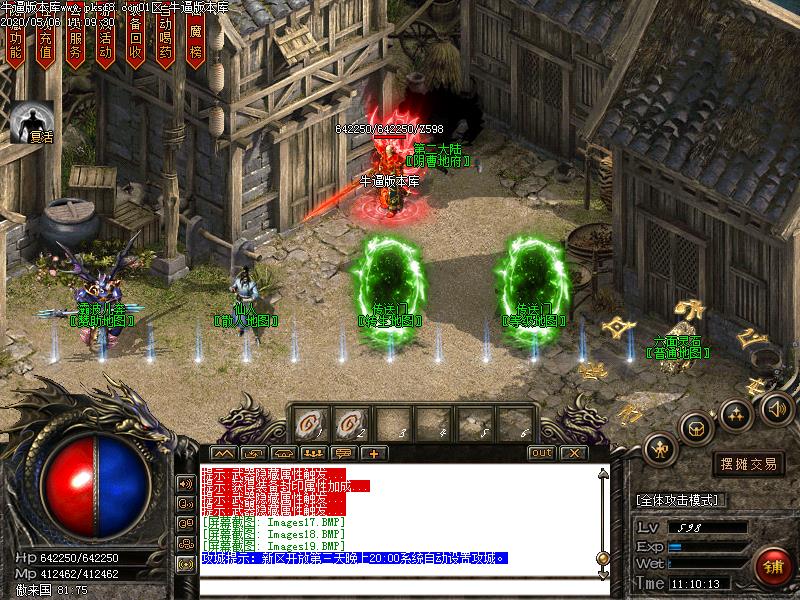
Task: Toggle the auto potion 喝药 banner
Action: (x=166, y=42)
